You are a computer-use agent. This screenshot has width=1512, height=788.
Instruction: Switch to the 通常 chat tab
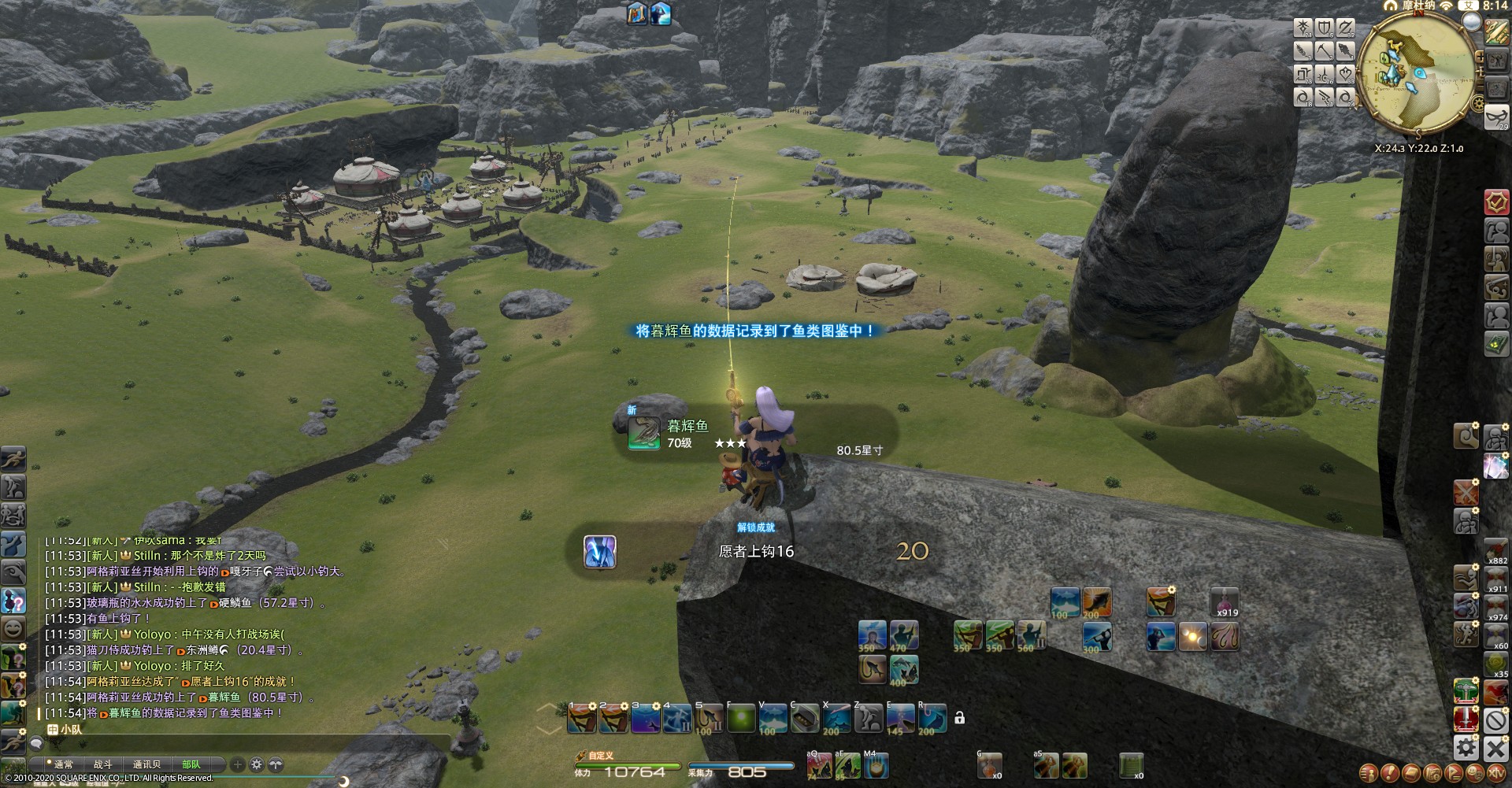coord(63,764)
